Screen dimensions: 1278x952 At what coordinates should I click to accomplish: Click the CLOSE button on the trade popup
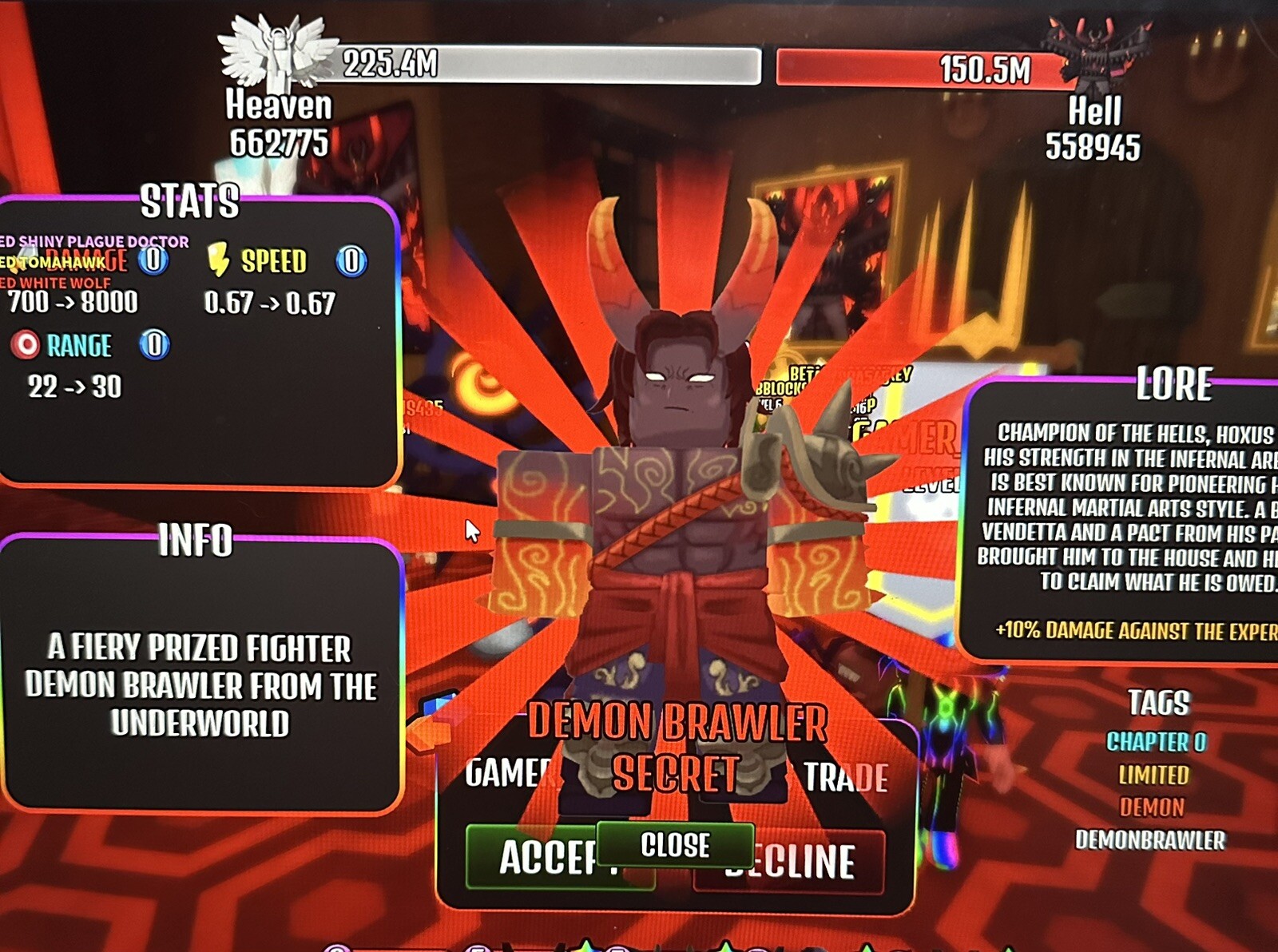(x=675, y=845)
